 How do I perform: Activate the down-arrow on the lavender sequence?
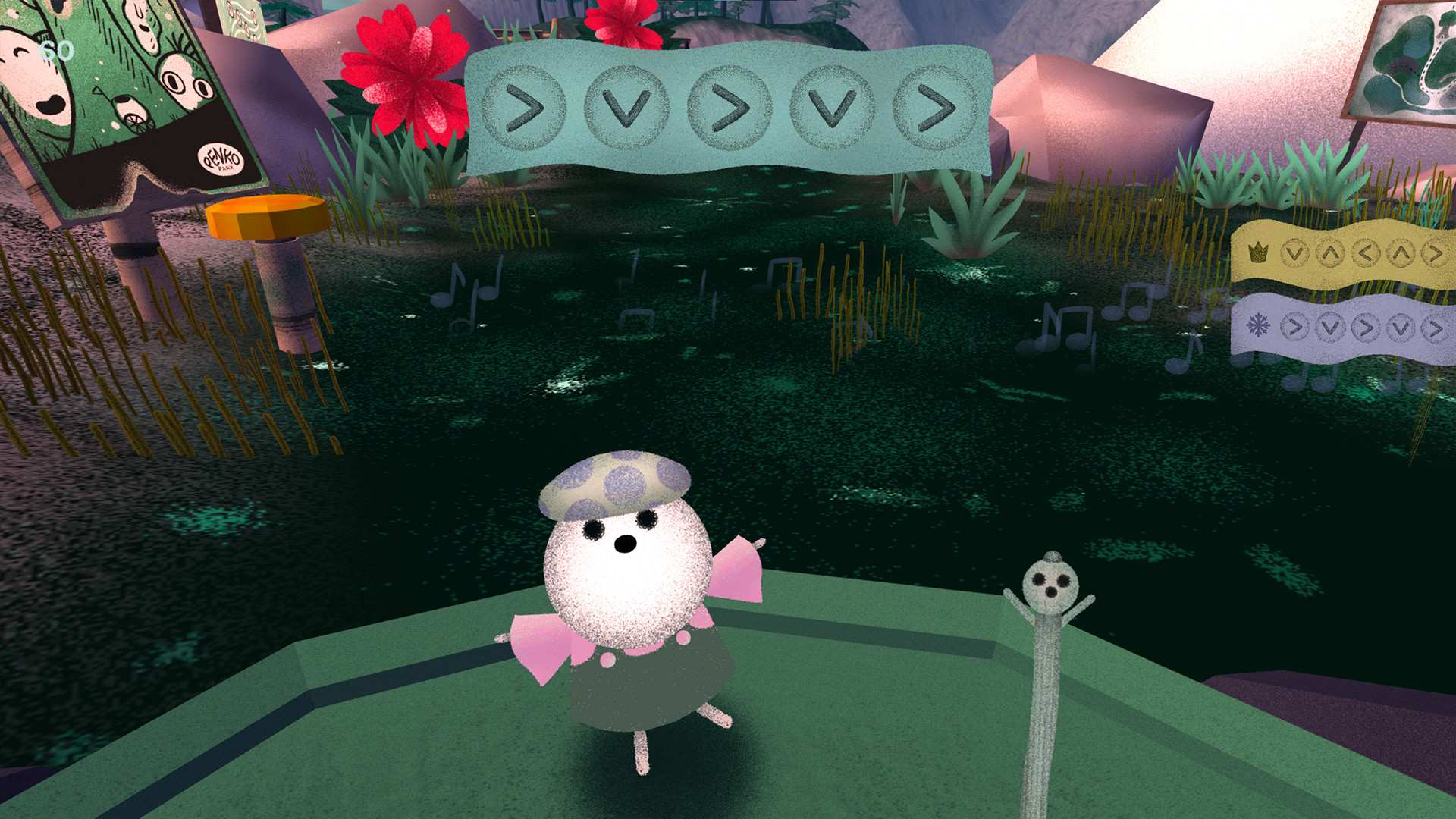[1329, 326]
